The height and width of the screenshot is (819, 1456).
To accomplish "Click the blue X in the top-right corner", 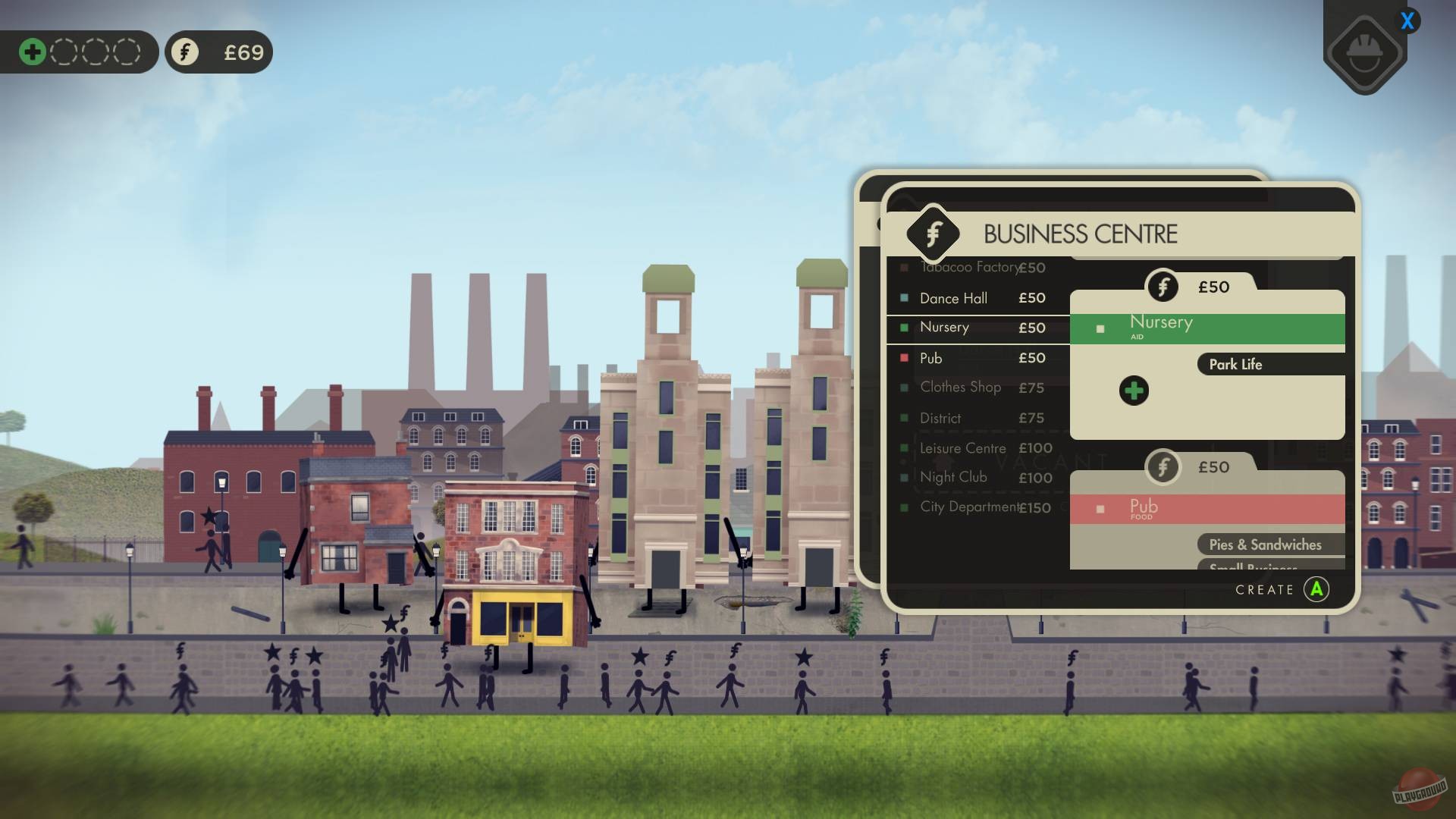I will coord(1409,21).
